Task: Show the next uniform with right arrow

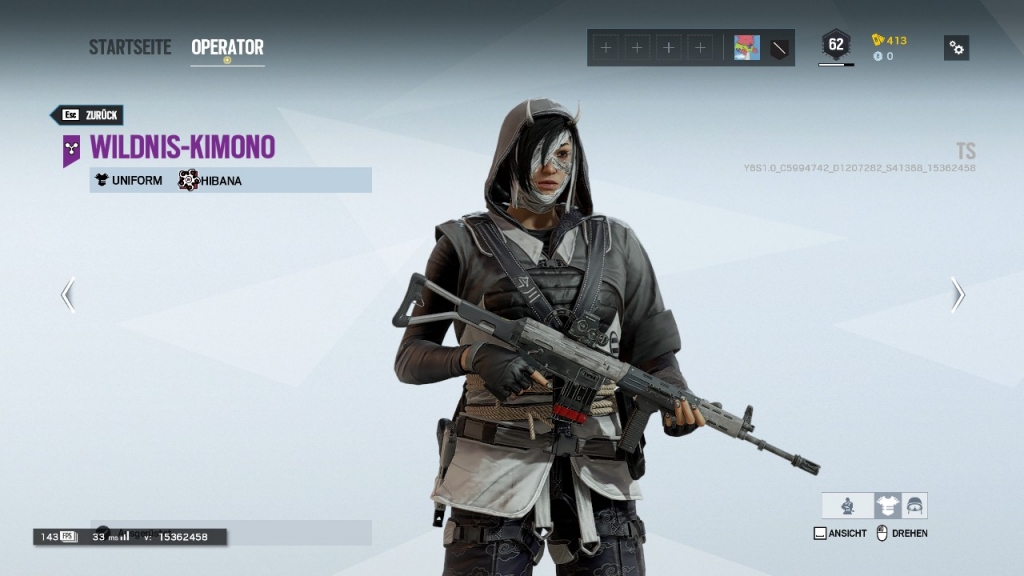Action: coord(957,294)
